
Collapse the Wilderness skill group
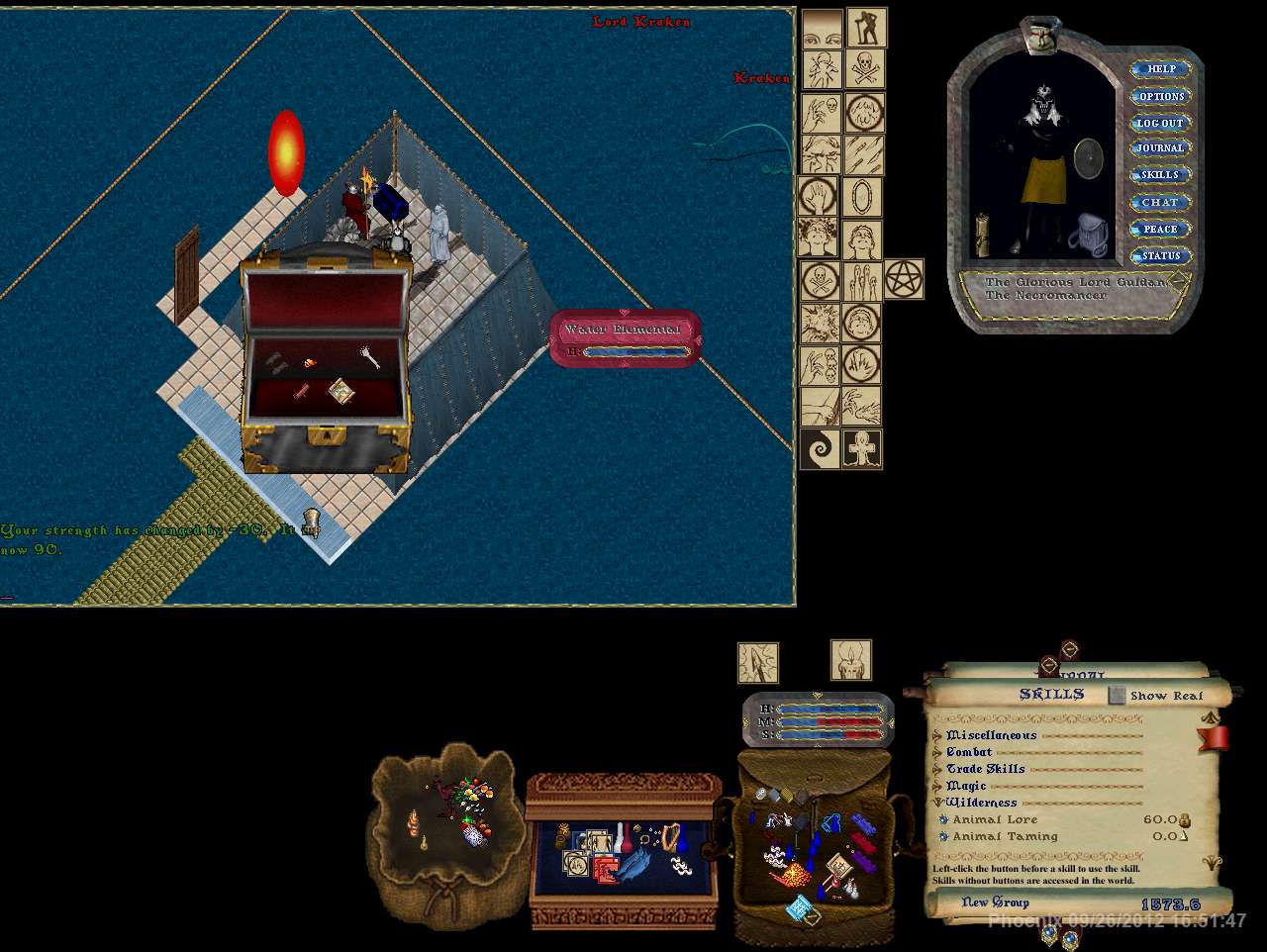pyautogui.click(x=937, y=803)
